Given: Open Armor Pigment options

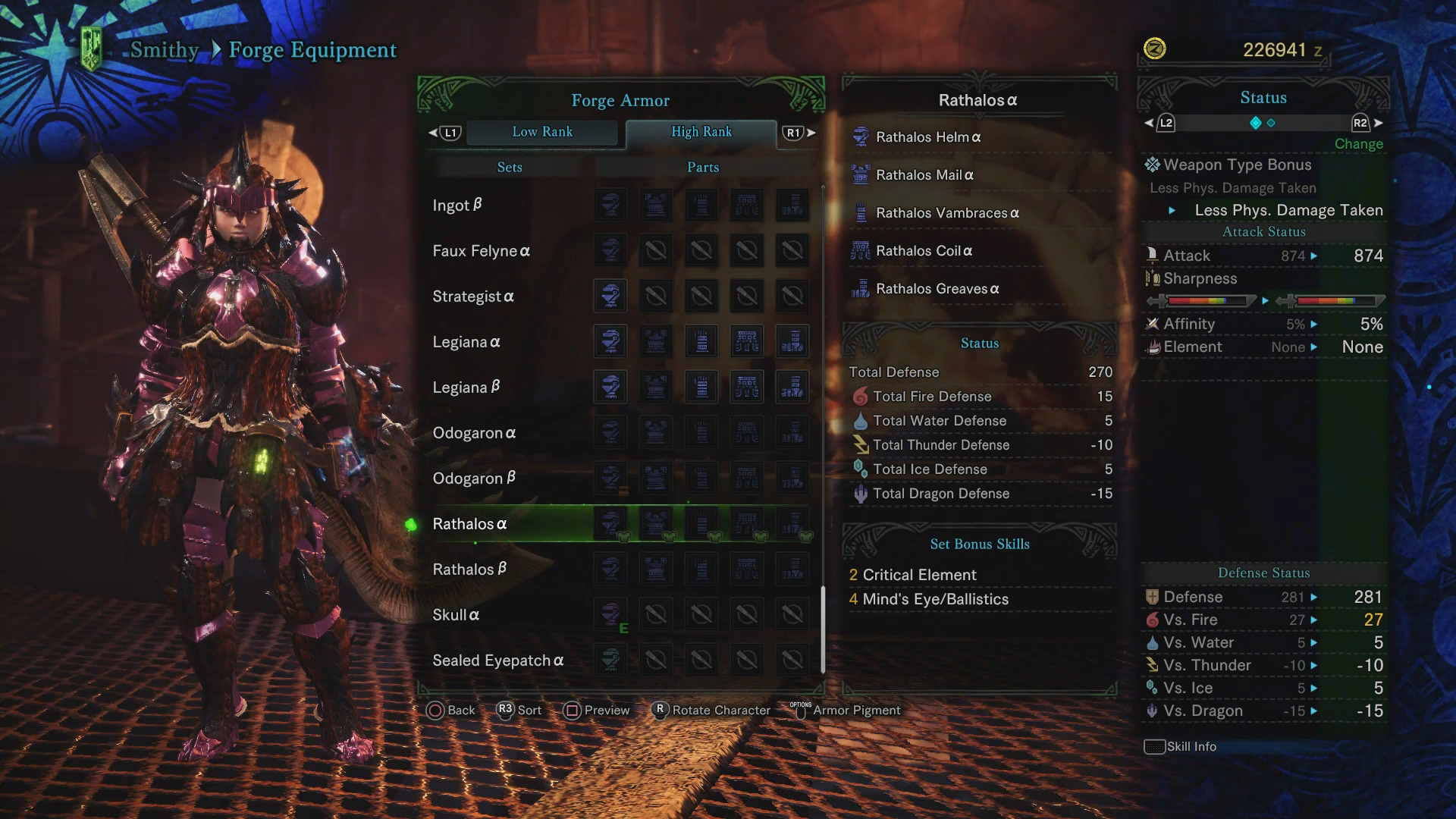Looking at the screenshot, I should pos(855,711).
